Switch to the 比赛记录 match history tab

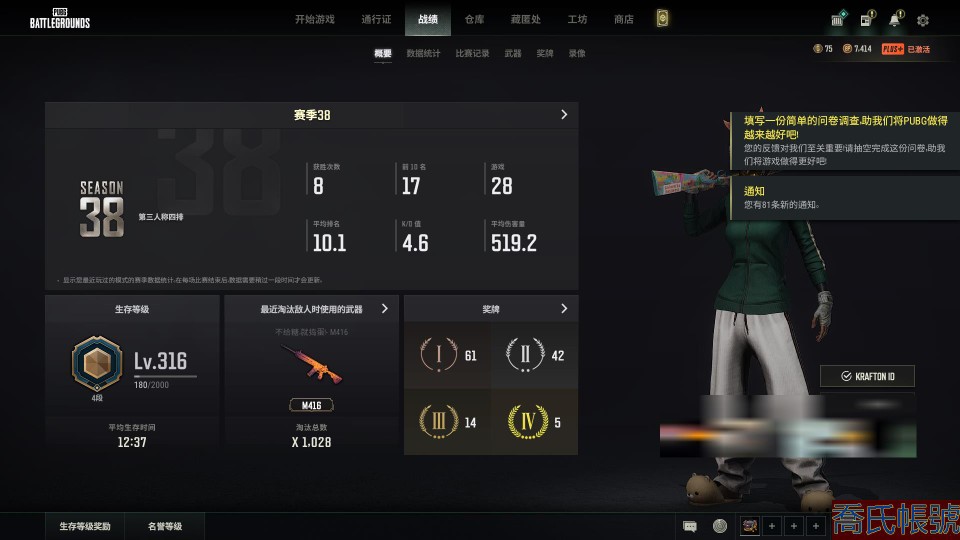click(472, 54)
